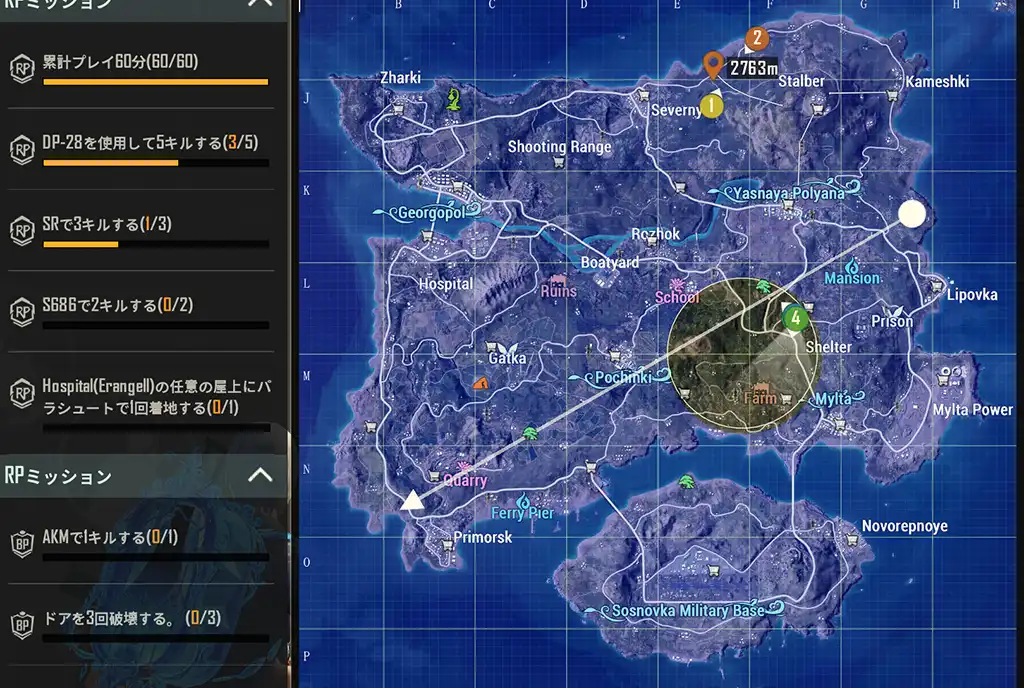Open the ドアを3回破壊する mission row
Screen dimensions: 1024x688
tap(145, 623)
